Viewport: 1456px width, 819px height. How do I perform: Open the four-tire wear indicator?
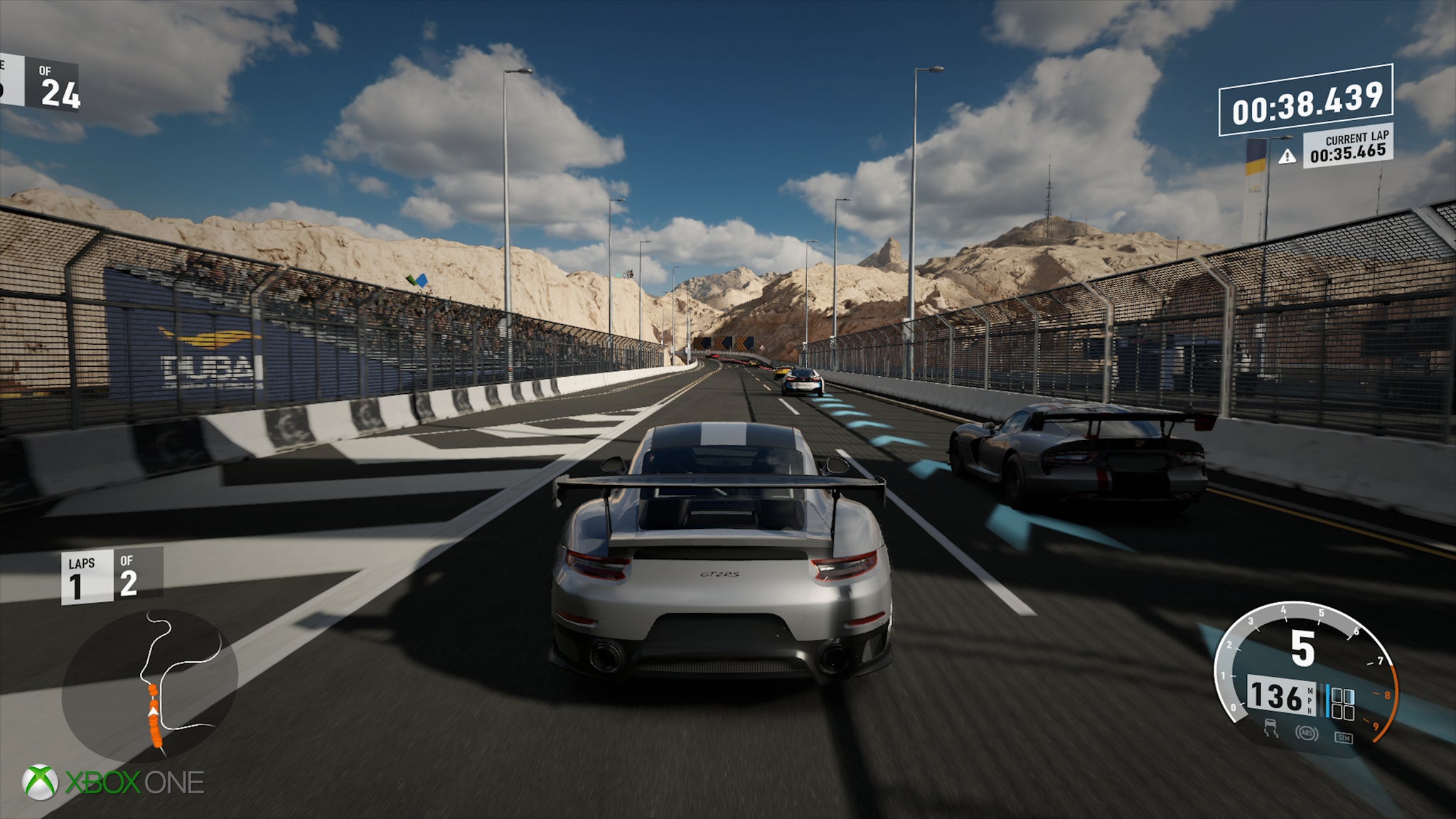(1342, 703)
